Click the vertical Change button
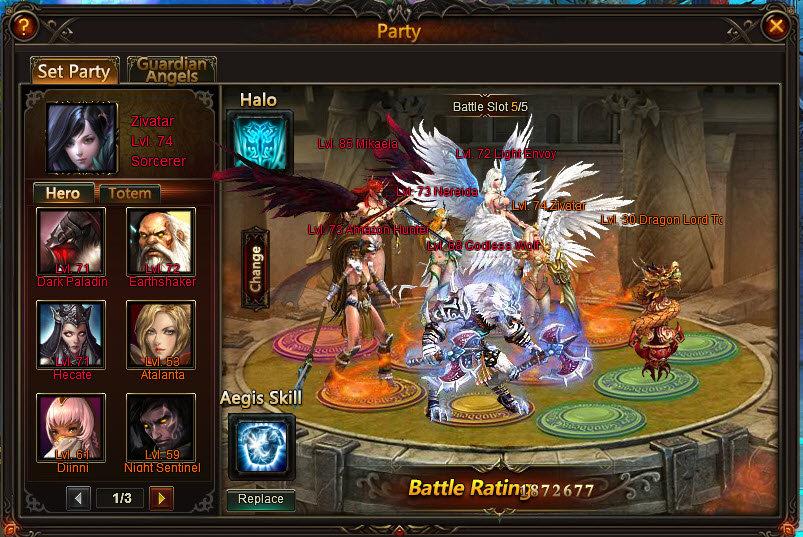The height and width of the screenshot is (537, 803). (x=255, y=268)
